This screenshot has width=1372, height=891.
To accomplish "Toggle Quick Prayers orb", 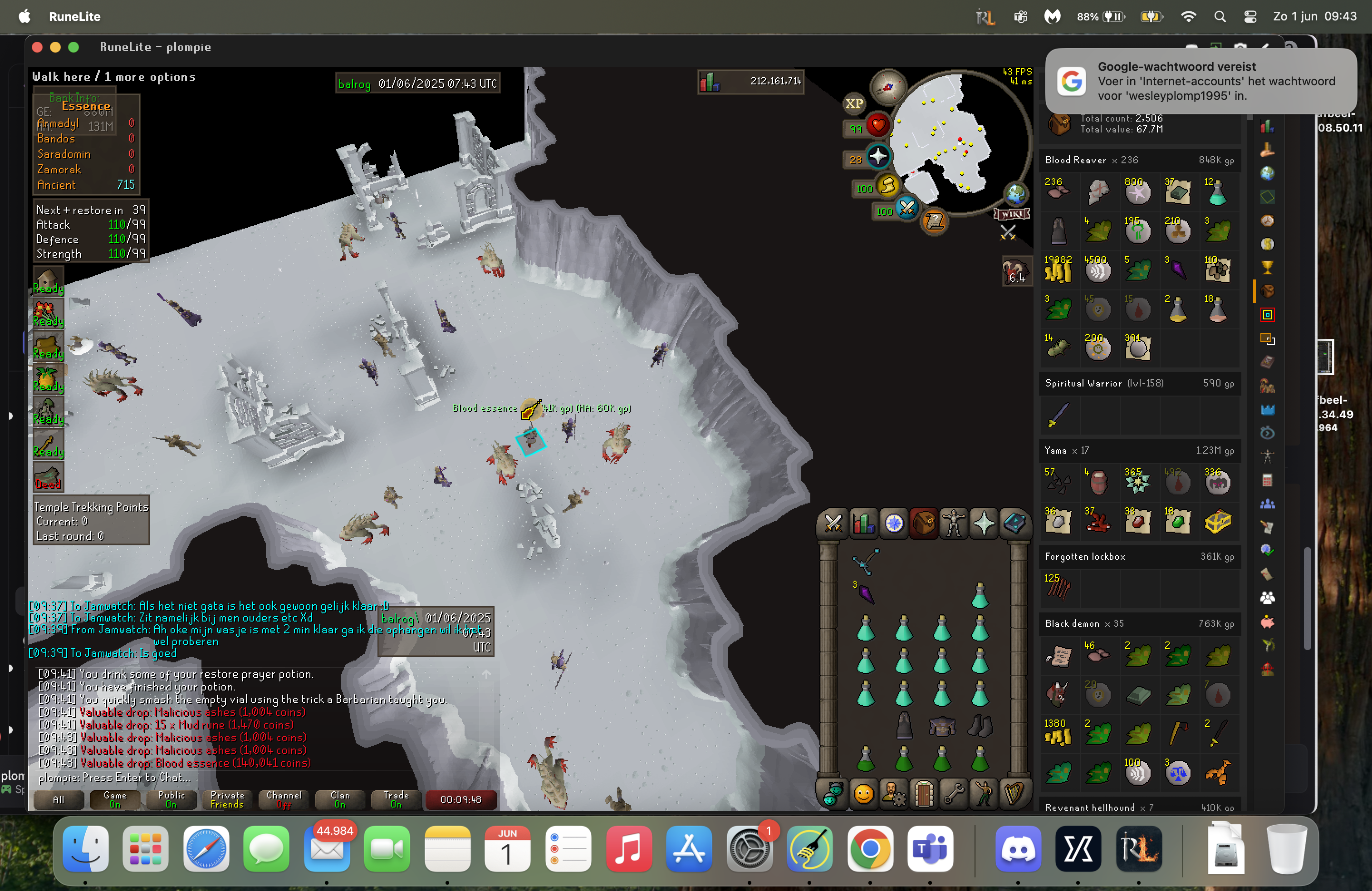I will [878, 156].
